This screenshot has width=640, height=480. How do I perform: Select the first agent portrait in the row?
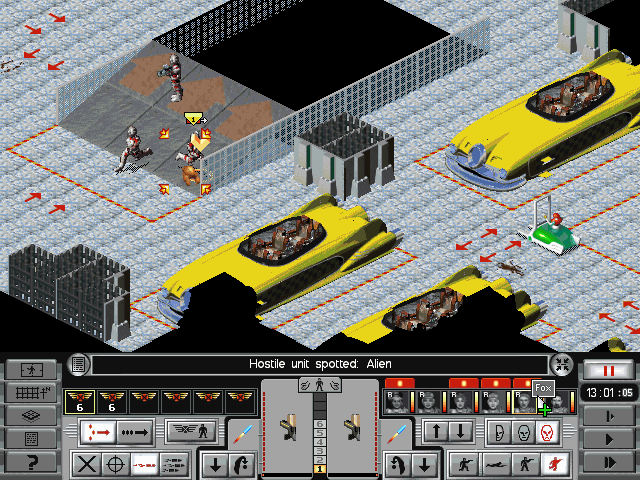[396, 402]
